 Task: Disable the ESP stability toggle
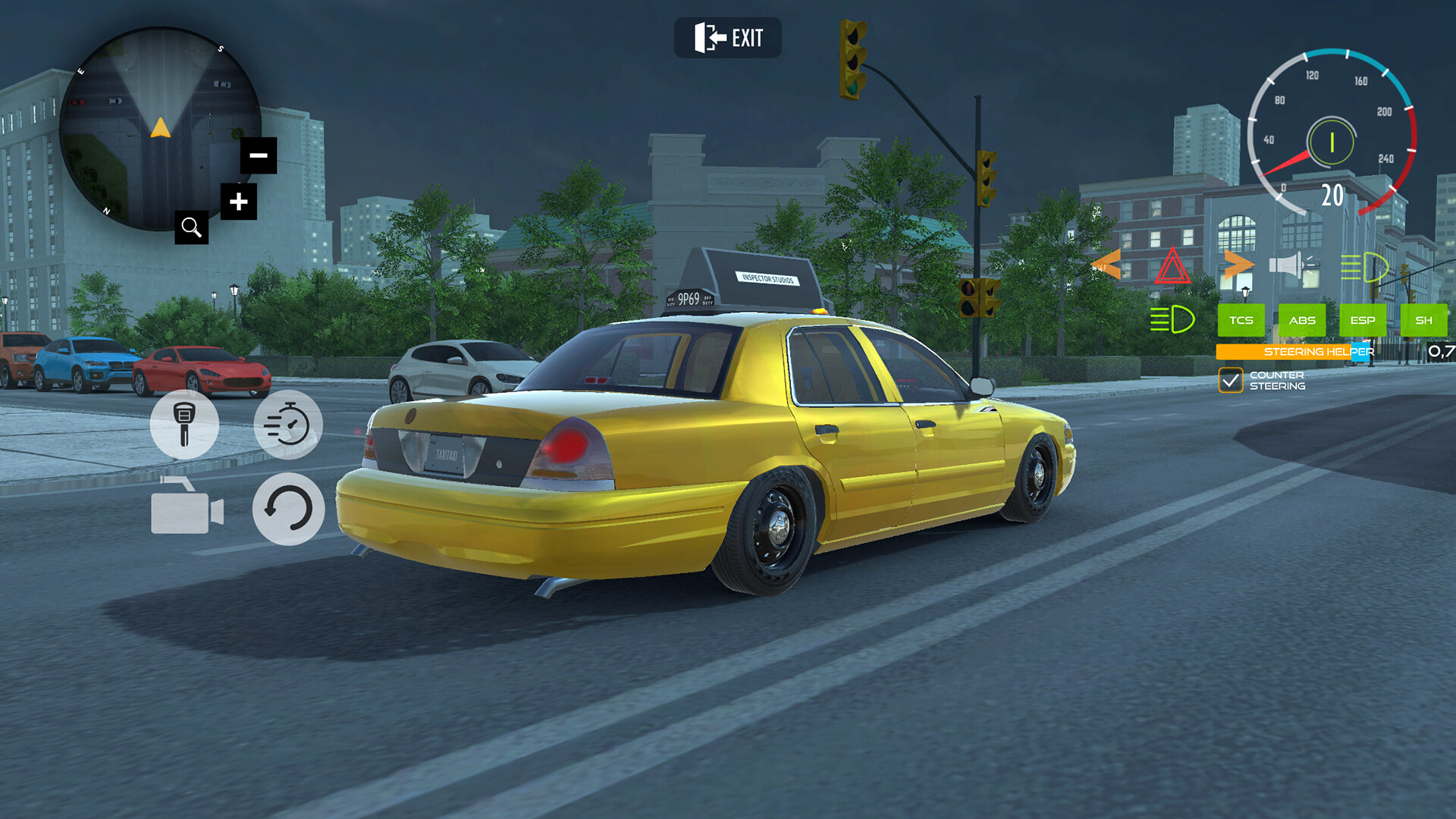click(x=1363, y=320)
